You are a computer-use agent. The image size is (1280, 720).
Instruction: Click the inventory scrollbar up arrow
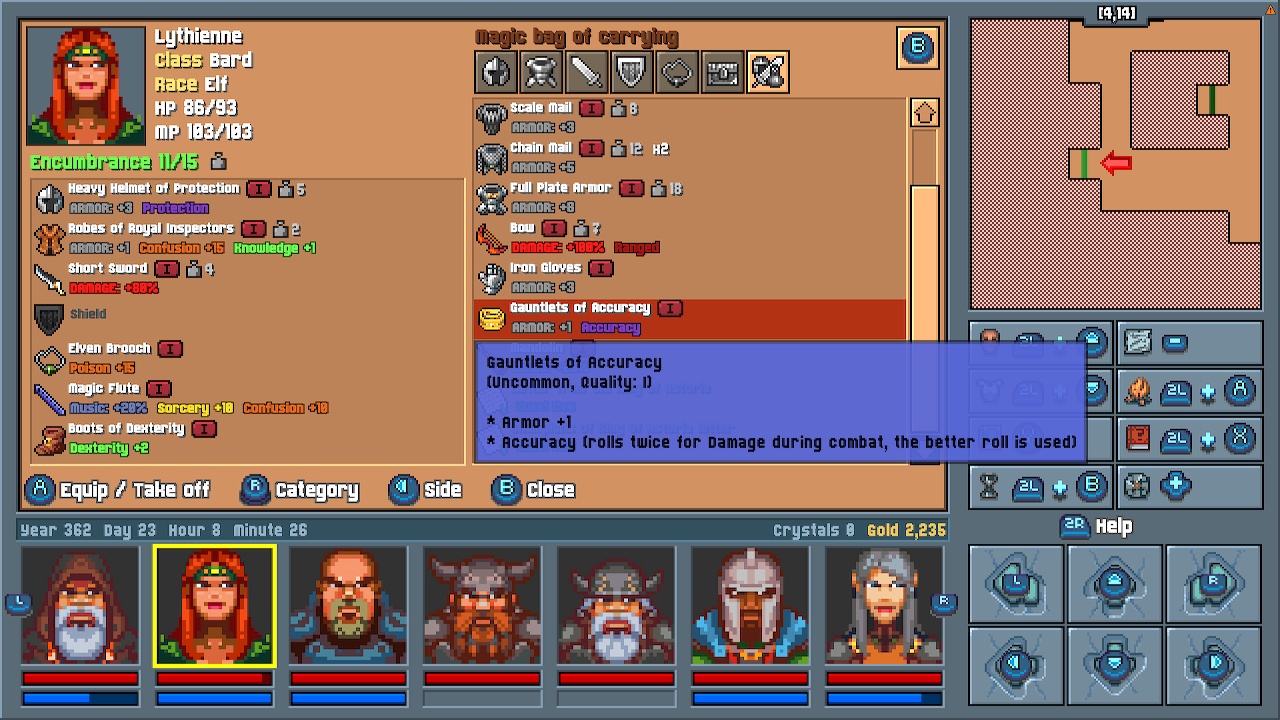pyautogui.click(x=923, y=112)
